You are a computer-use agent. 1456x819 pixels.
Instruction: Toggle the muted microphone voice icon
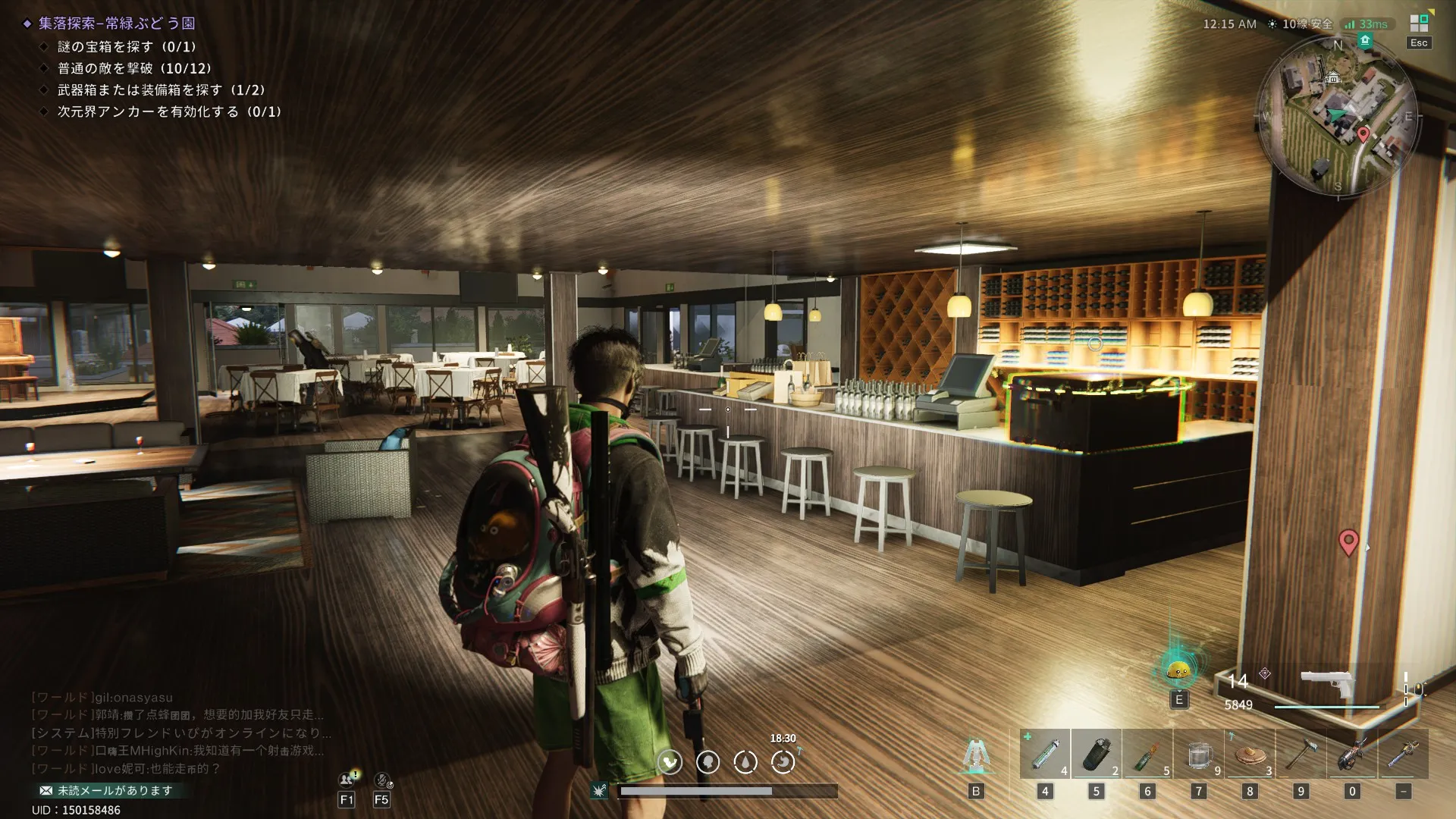point(382,780)
